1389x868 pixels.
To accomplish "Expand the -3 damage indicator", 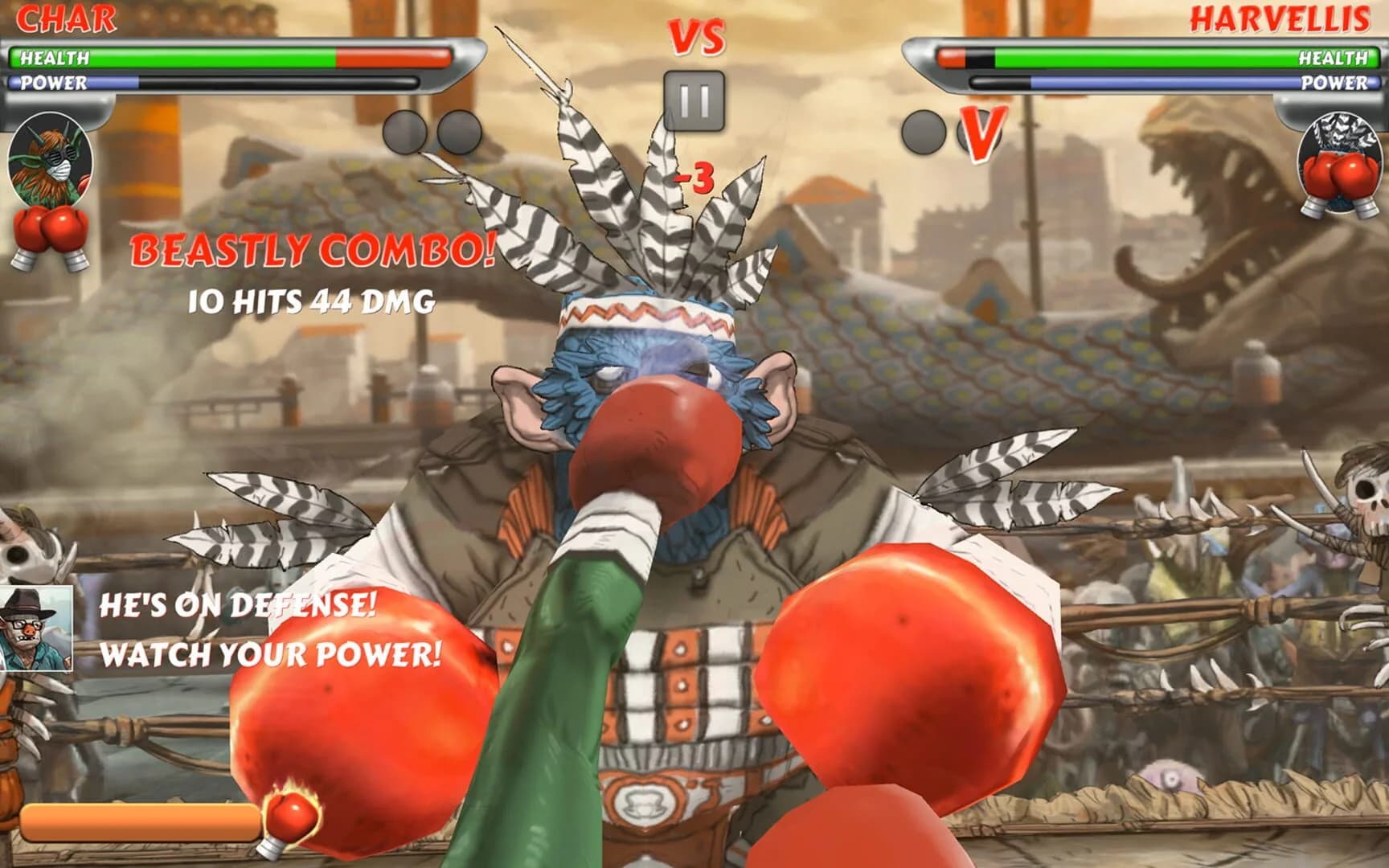I will (693, 177).
